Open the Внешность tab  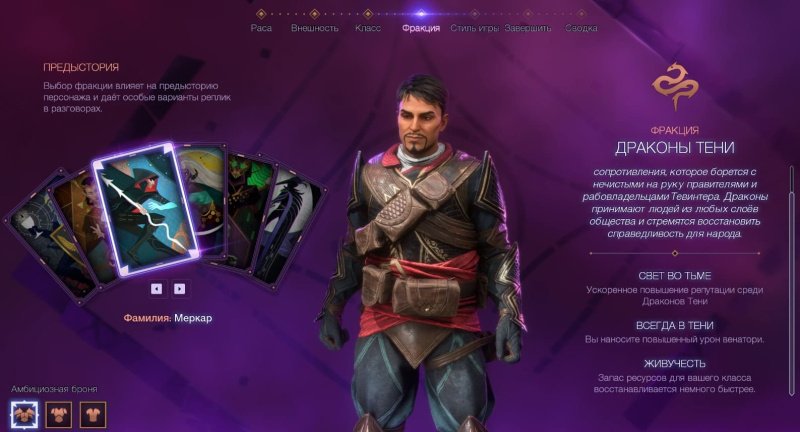point(314,28)
